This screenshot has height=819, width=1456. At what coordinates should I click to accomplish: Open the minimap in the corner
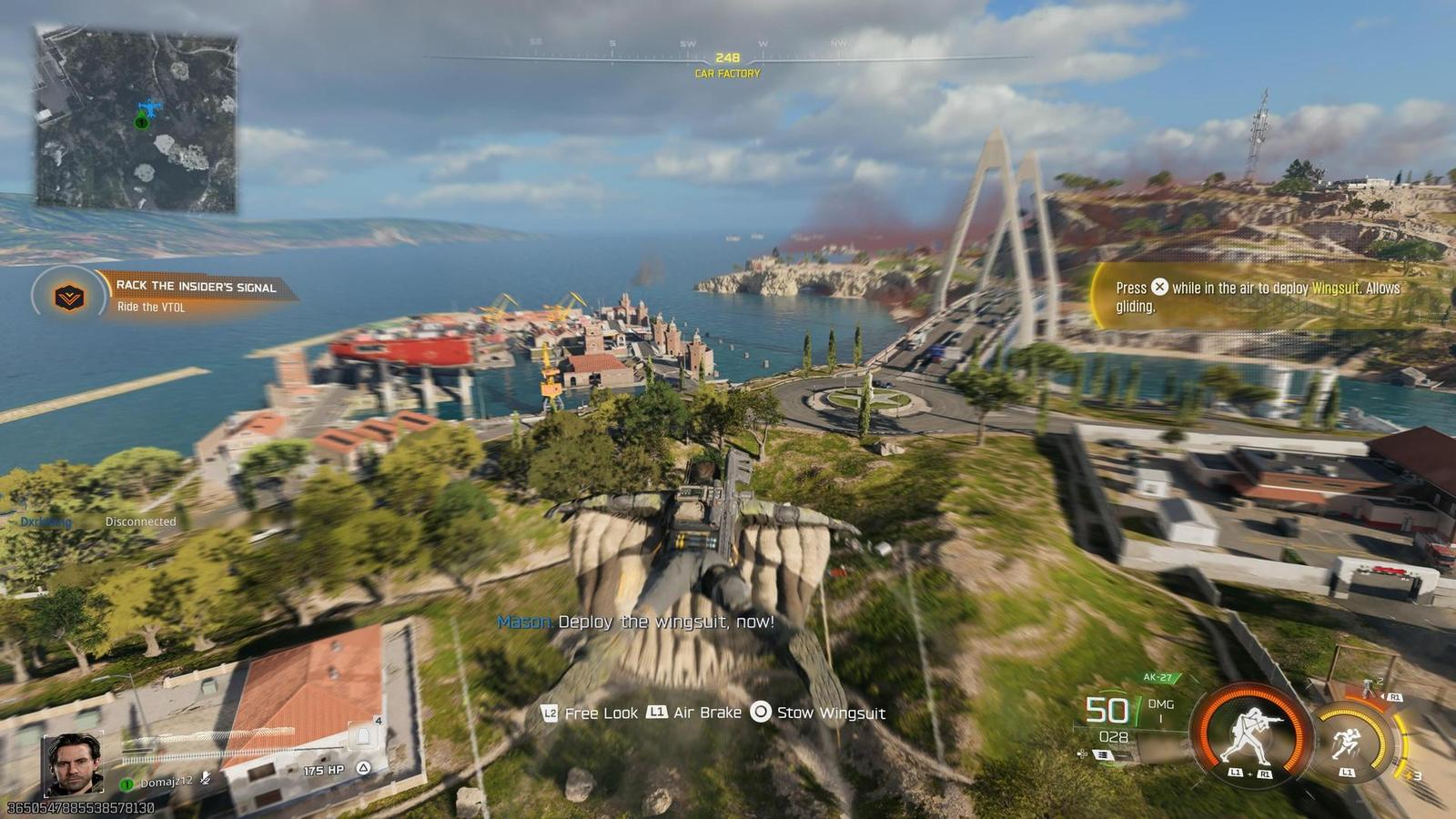click(136, 120)
